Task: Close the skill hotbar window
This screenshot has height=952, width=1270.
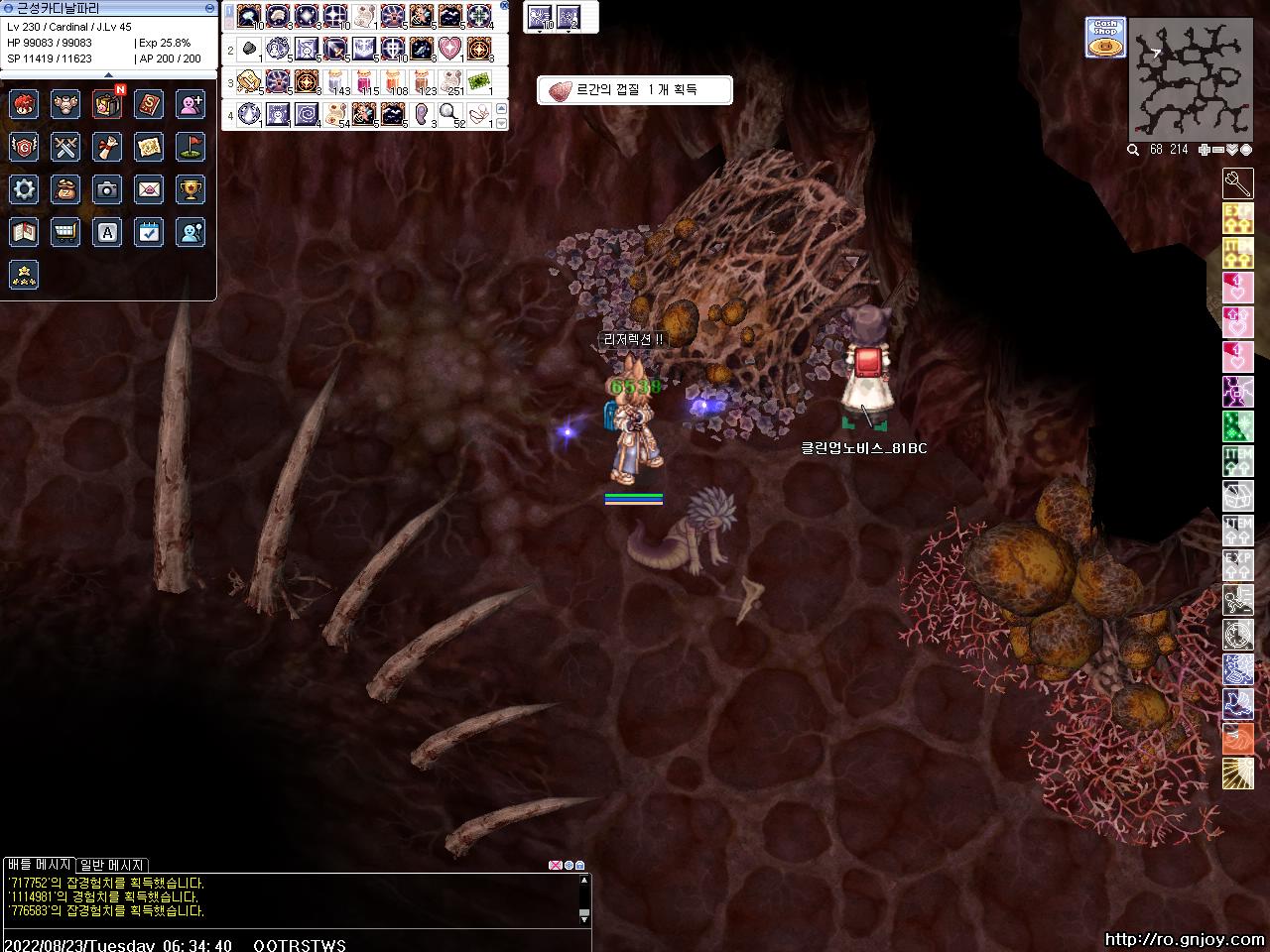Action: [x=504, y=6]
